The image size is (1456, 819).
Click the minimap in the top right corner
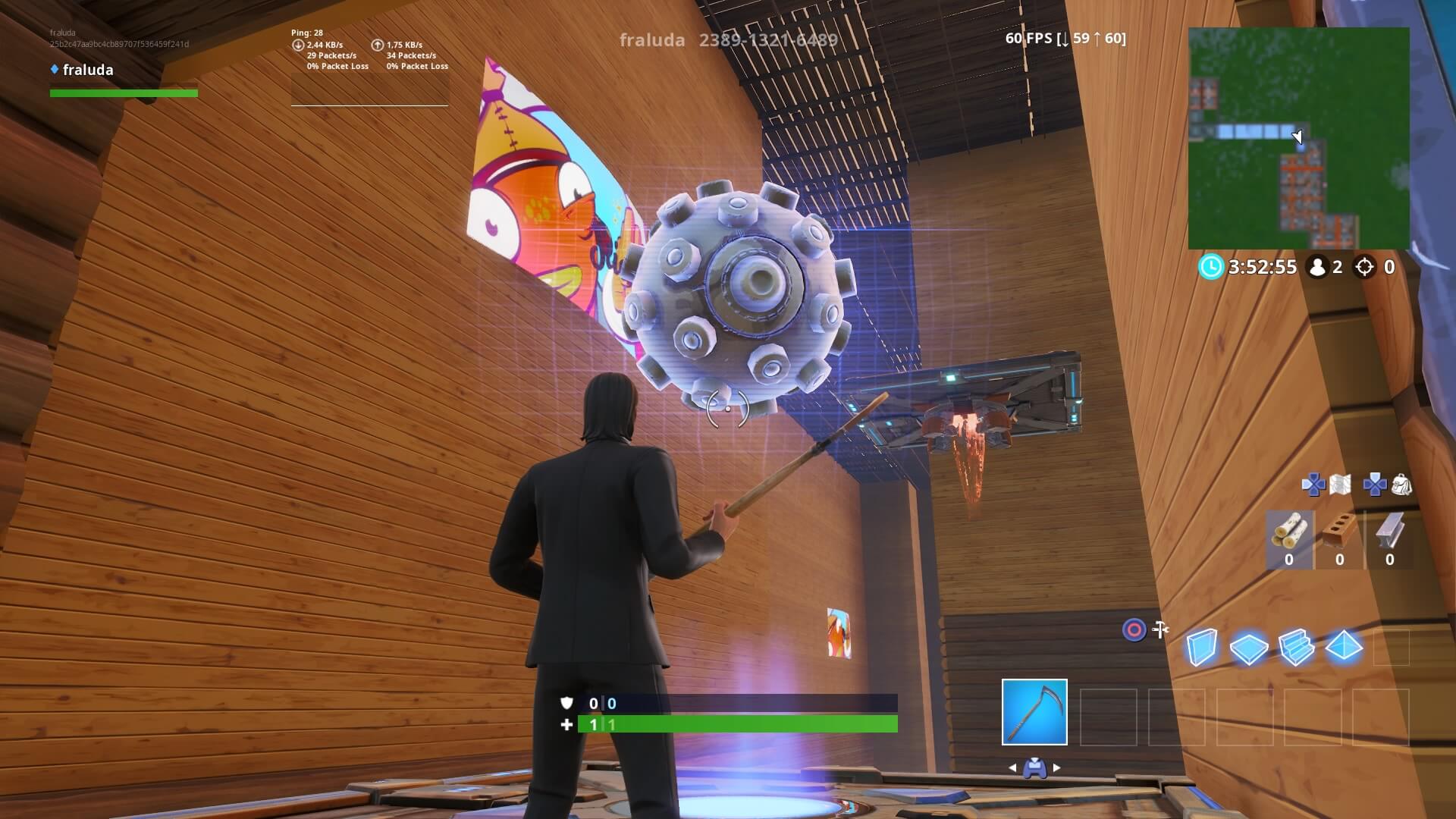tap(1299, 136)
